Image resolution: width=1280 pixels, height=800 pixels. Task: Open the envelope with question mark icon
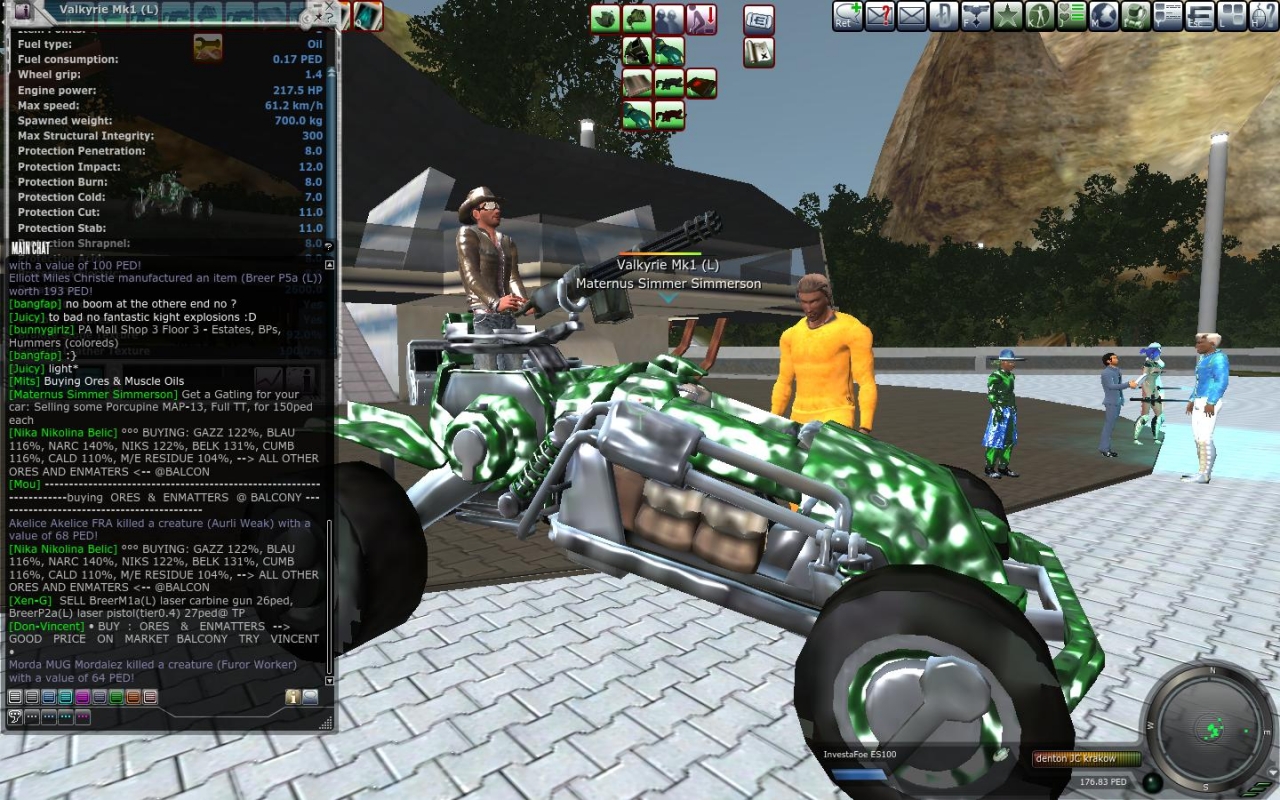tap(880, 16)
